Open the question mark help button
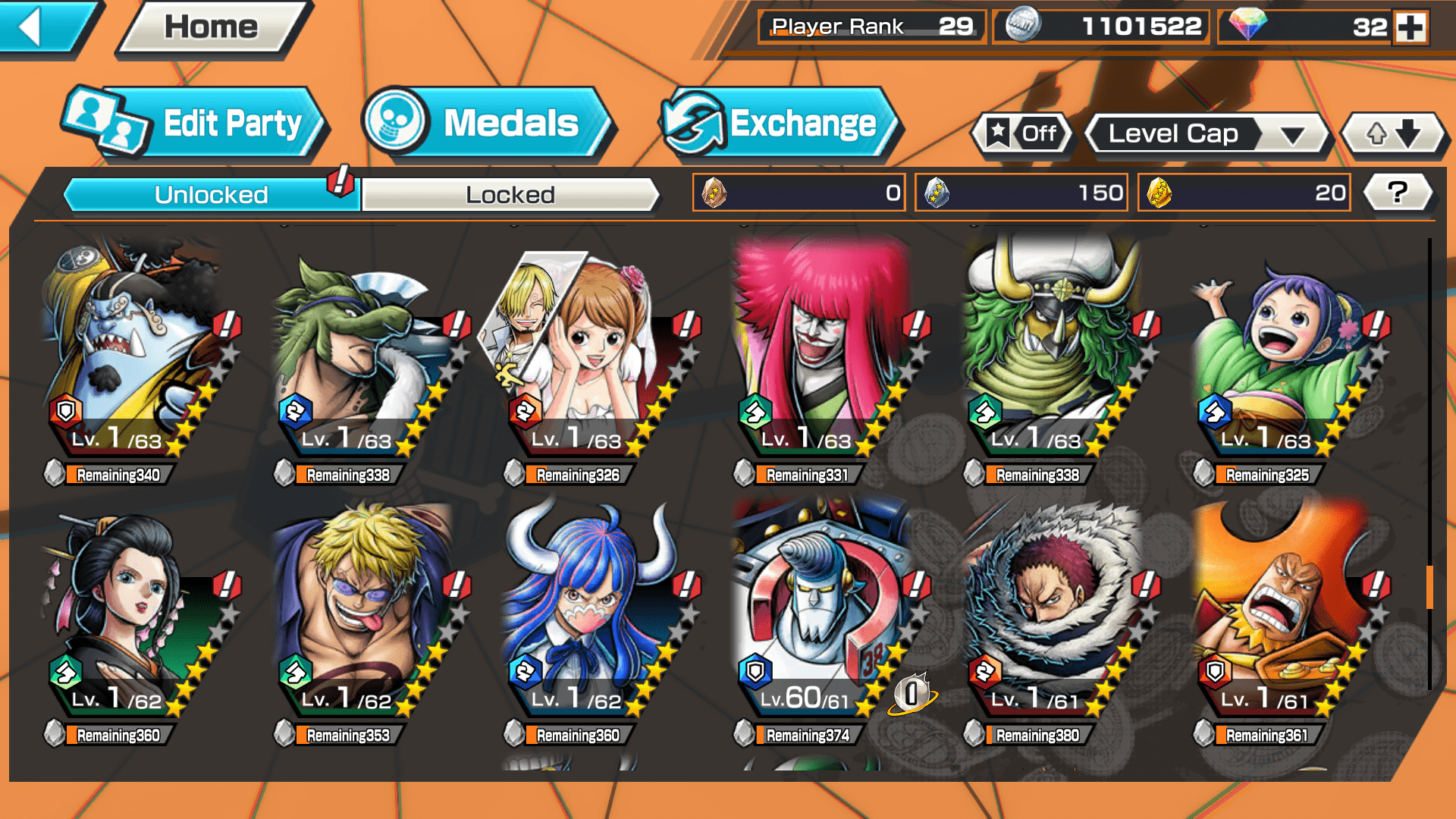The width and height of the screenshot is (1456, 819). (1397, 193)
